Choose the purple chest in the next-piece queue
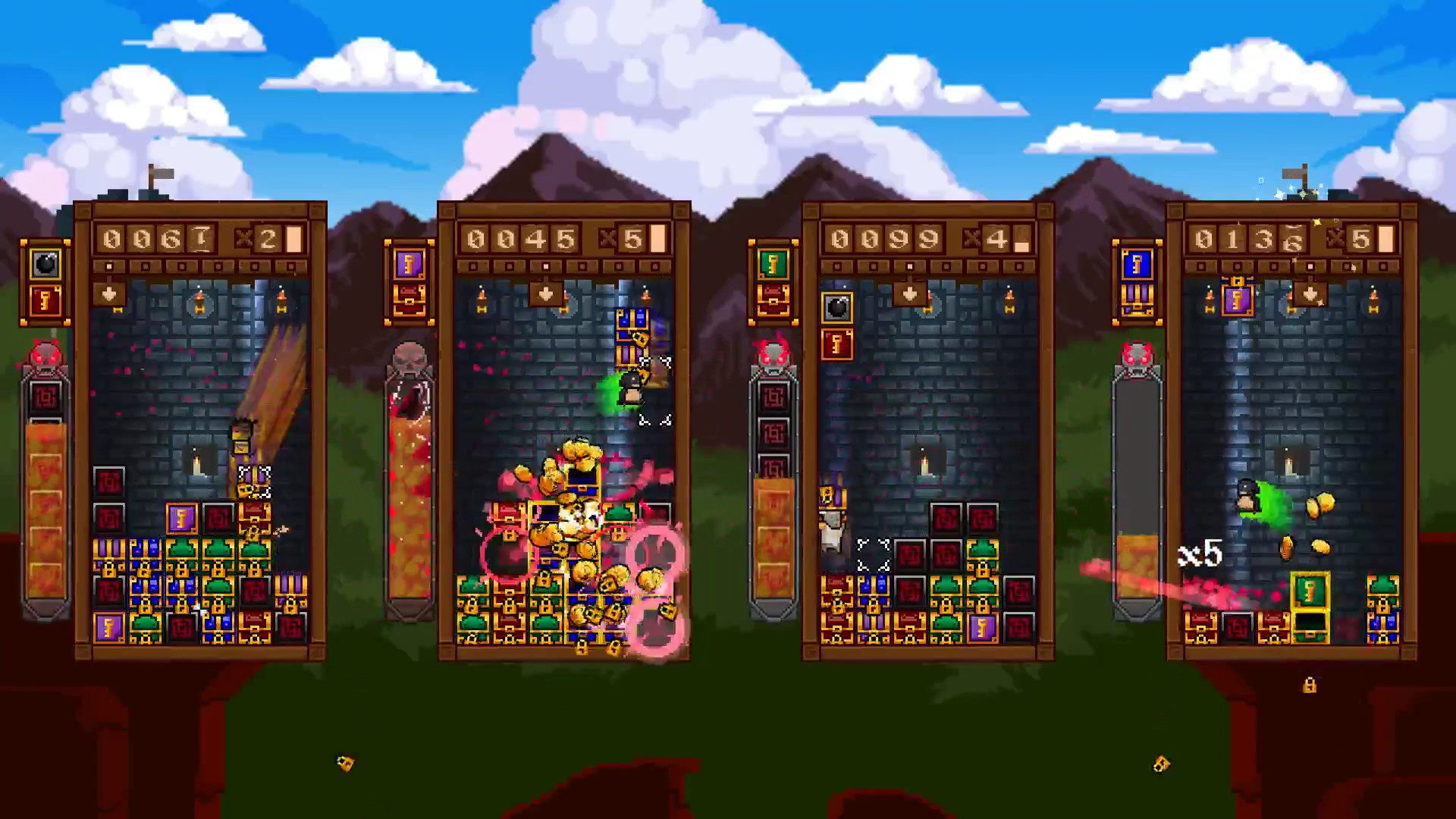 tap(1137, 301)
